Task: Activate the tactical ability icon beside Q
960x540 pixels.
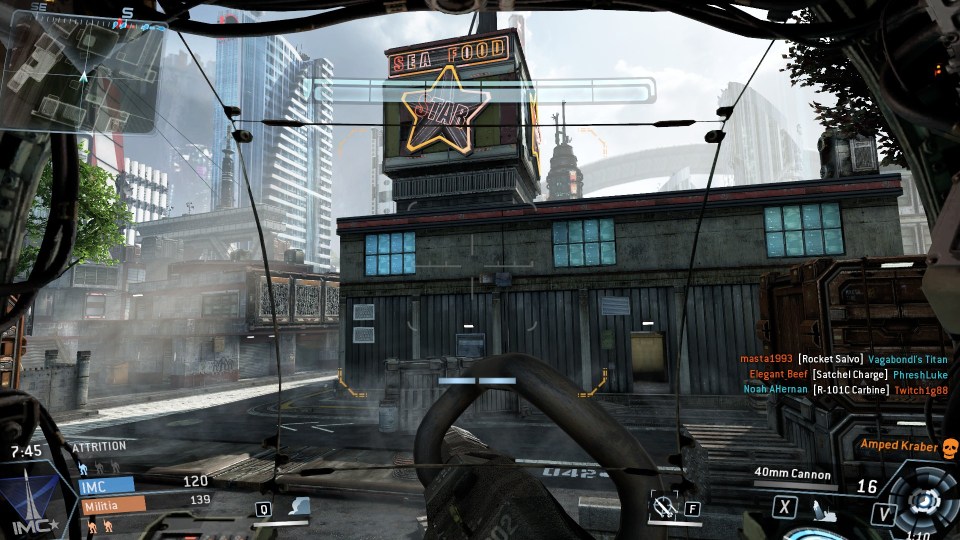Action: click(296, 508)
